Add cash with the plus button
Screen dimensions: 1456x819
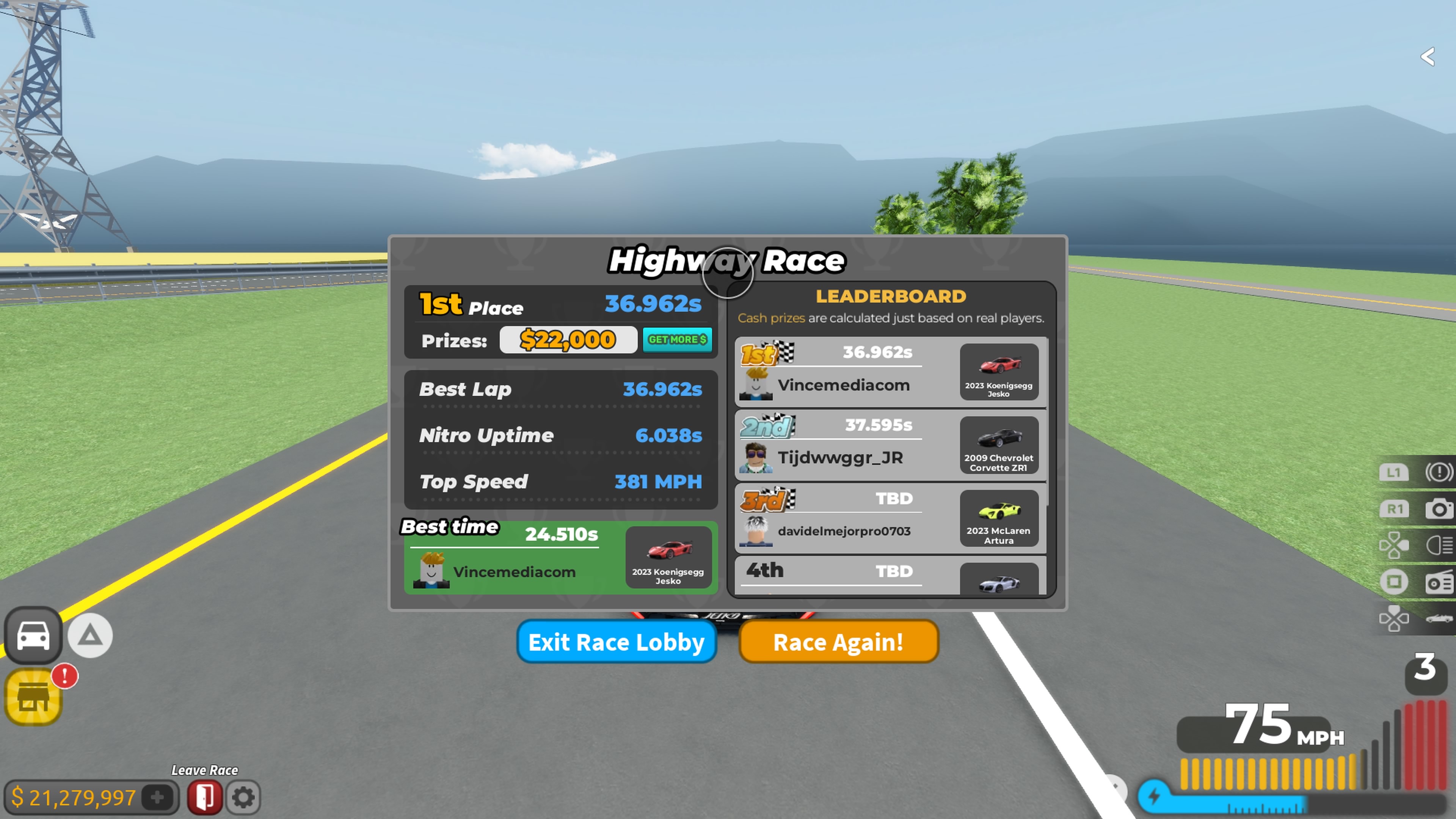[158, 797]
